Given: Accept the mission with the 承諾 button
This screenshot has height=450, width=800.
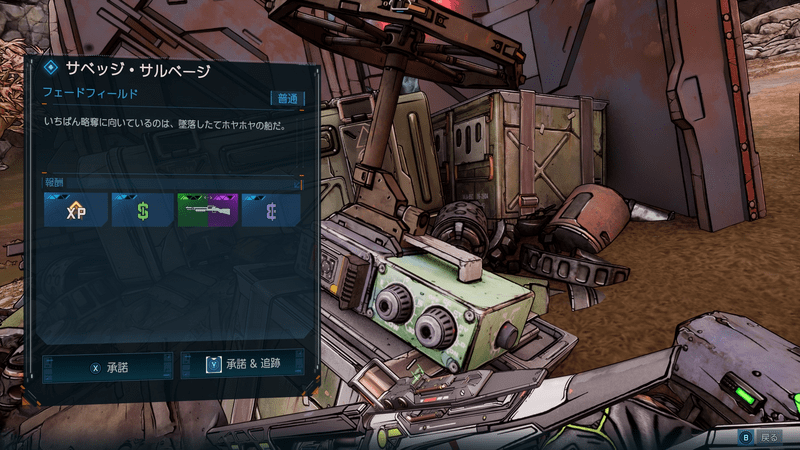Looking at the screenshot, I should 108,367.
